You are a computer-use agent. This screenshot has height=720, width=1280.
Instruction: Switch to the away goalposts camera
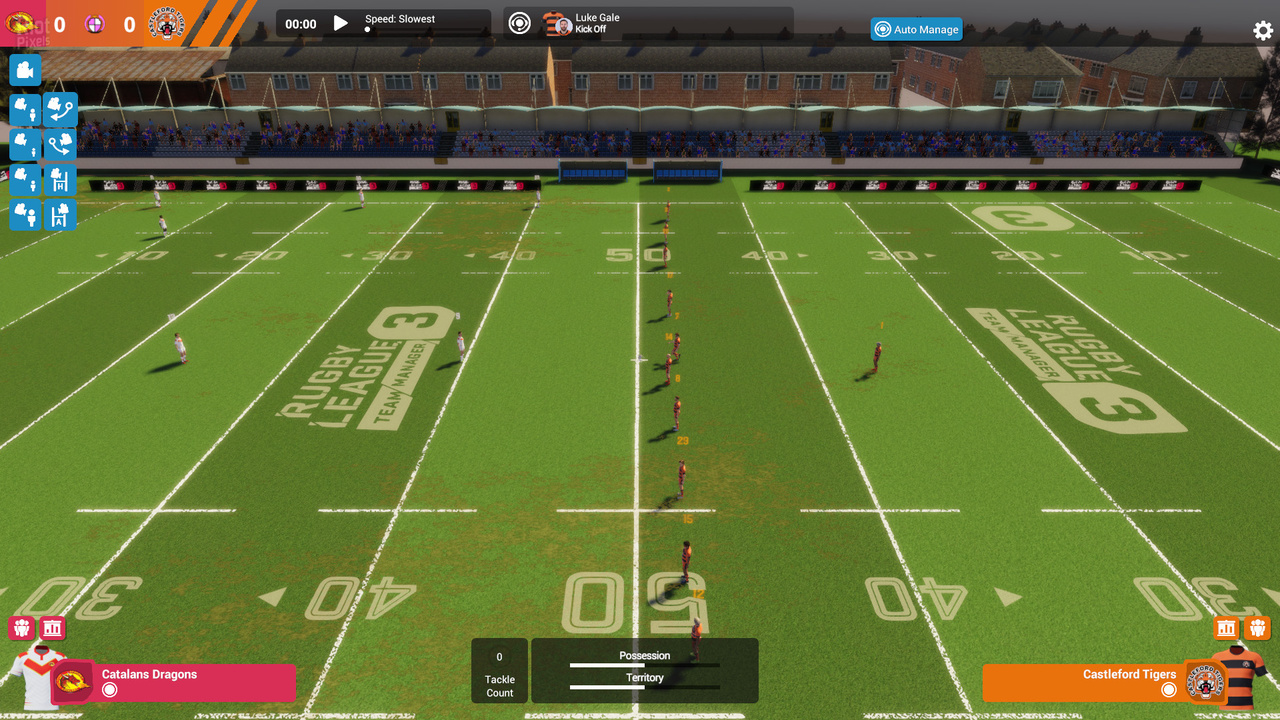[x=60, y=215]
